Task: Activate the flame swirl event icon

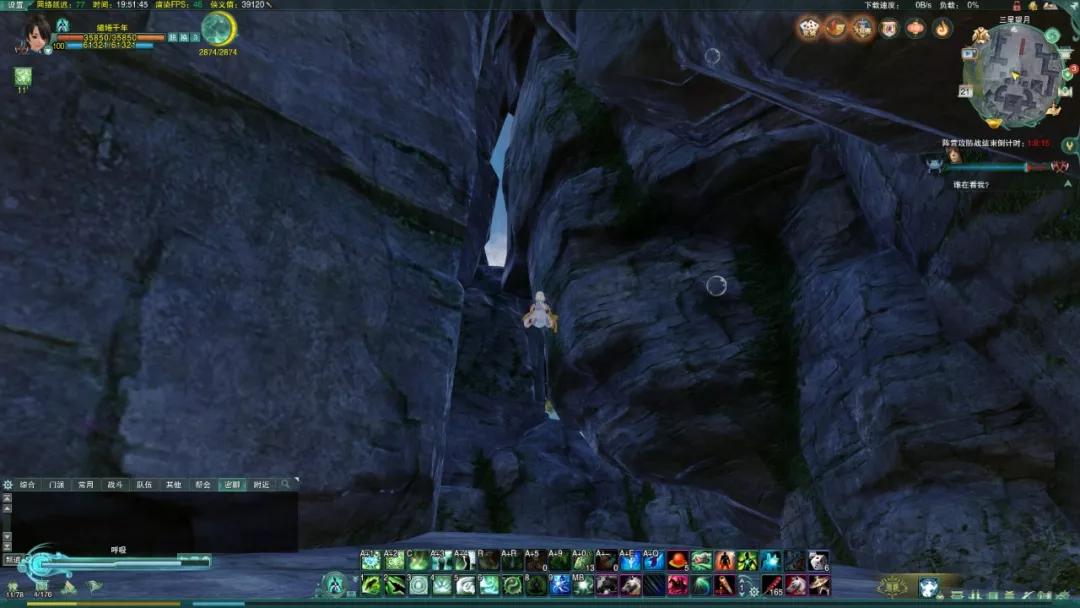Action: (x=943, y=28)
